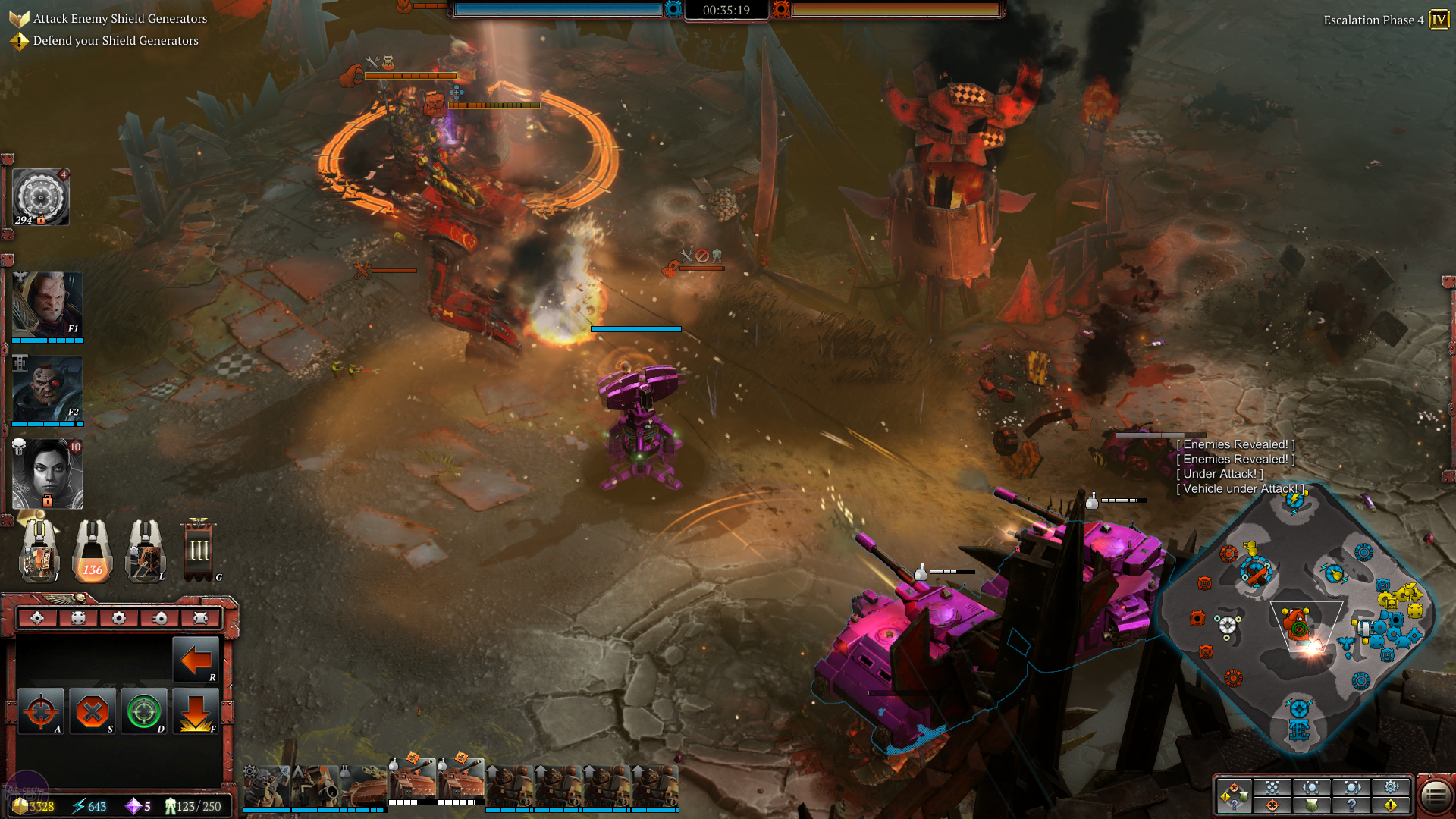Activate the orange drop ability bound to F
The height and width of the screenshot is (819, 1456).
(198, 711)
